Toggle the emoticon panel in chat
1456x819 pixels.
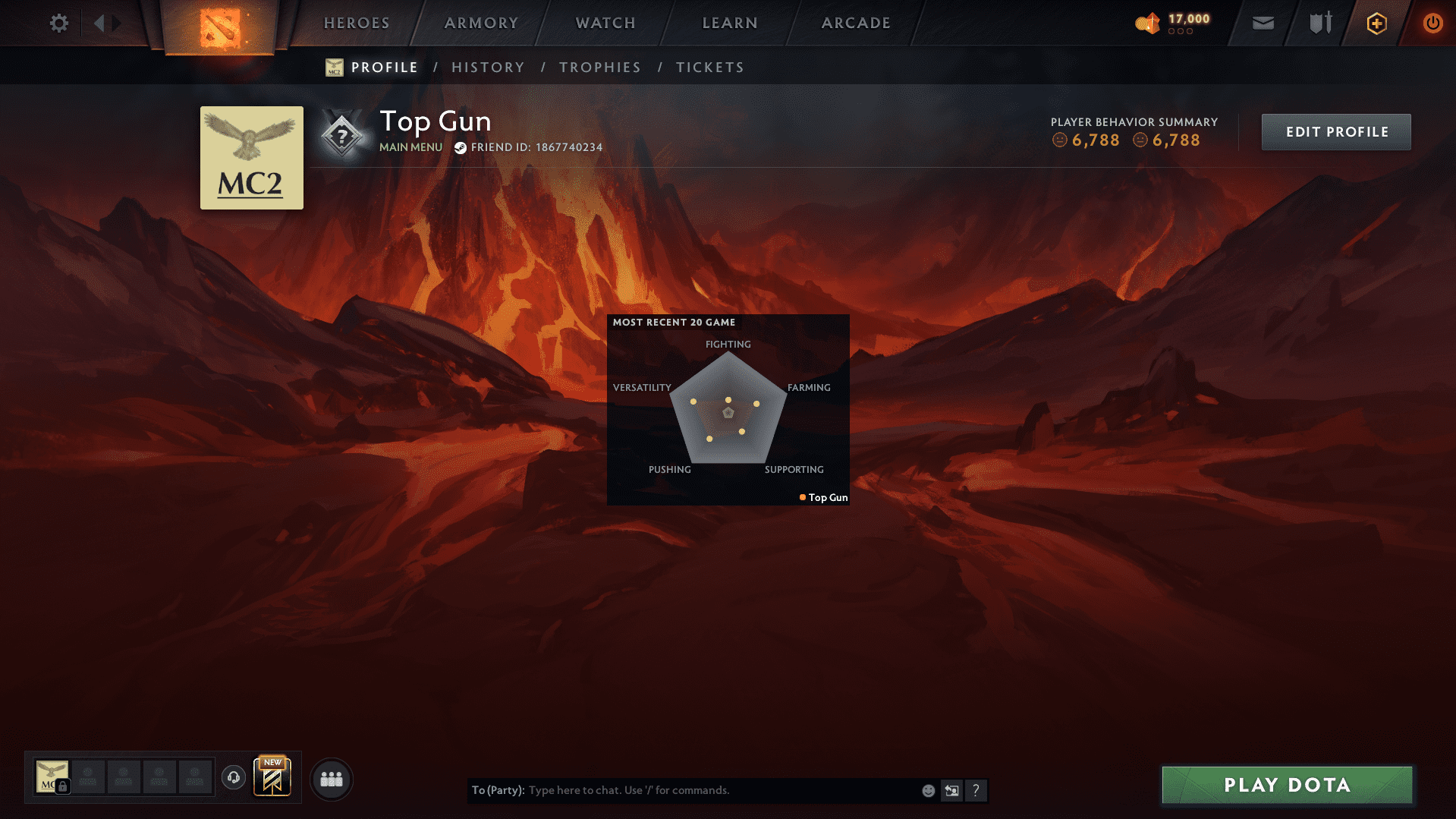(927, 790)
